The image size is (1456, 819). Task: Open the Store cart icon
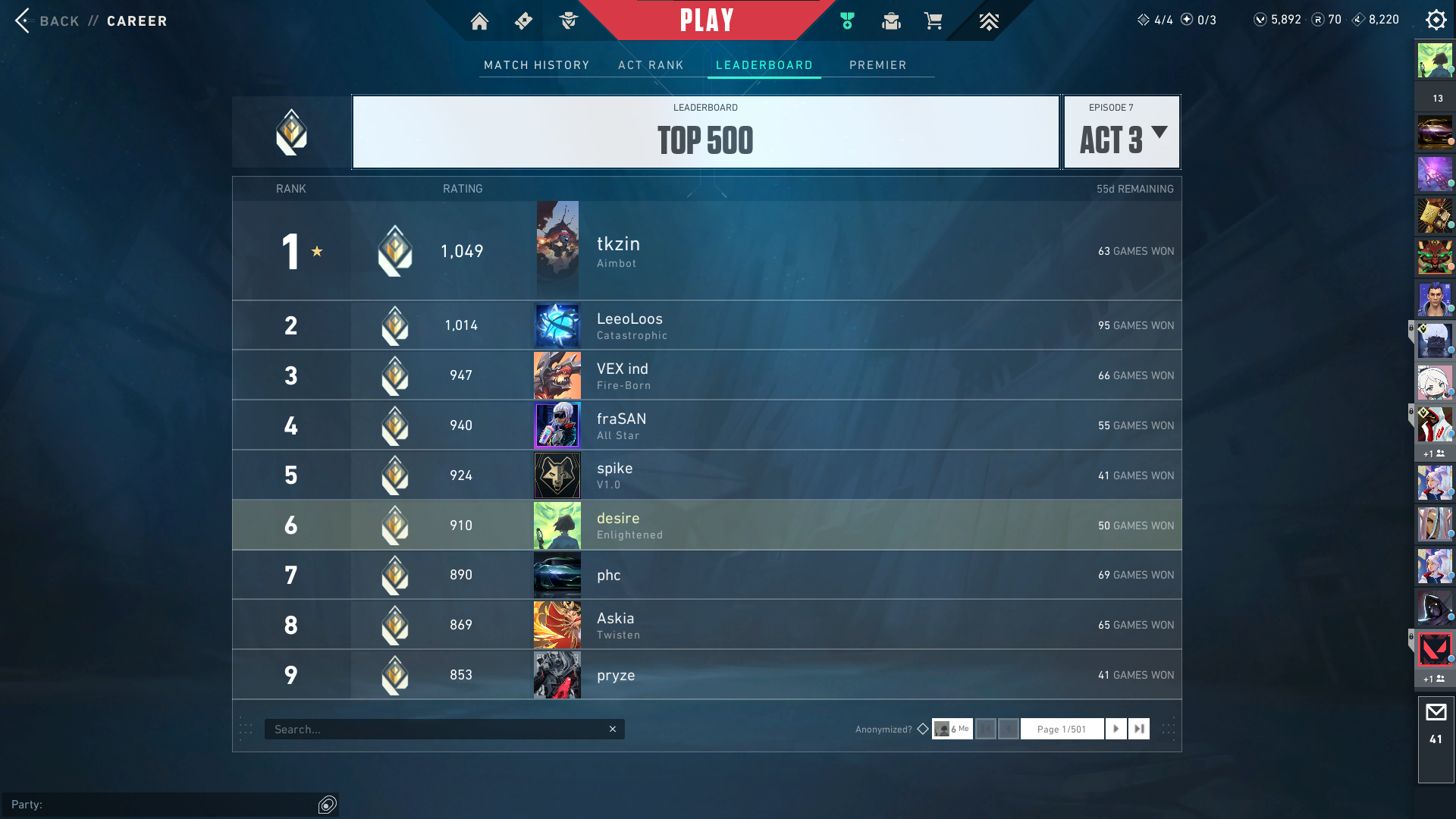click(x=934, y=20)
